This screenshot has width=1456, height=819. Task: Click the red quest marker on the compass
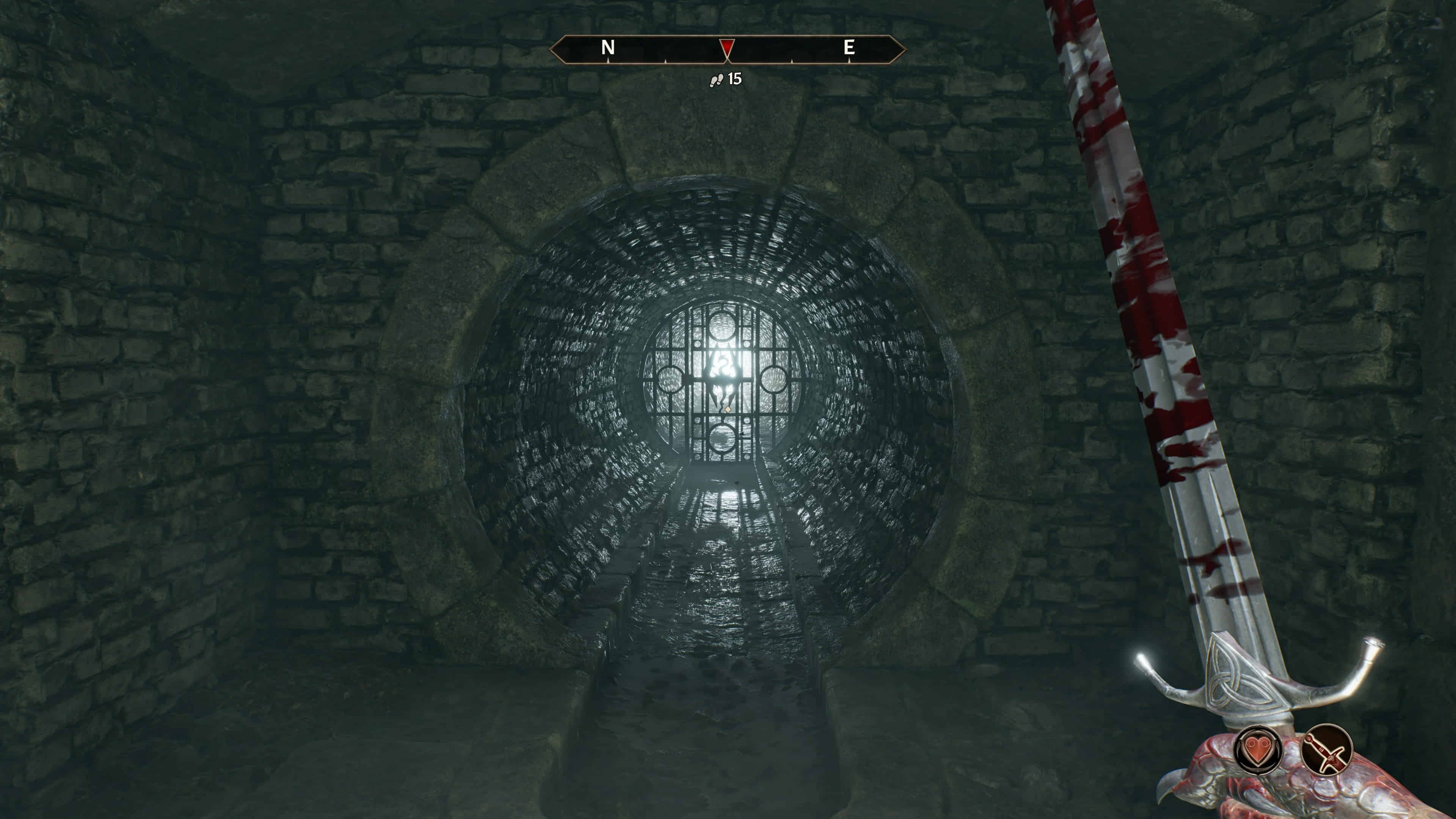click(x=727, y=47)
